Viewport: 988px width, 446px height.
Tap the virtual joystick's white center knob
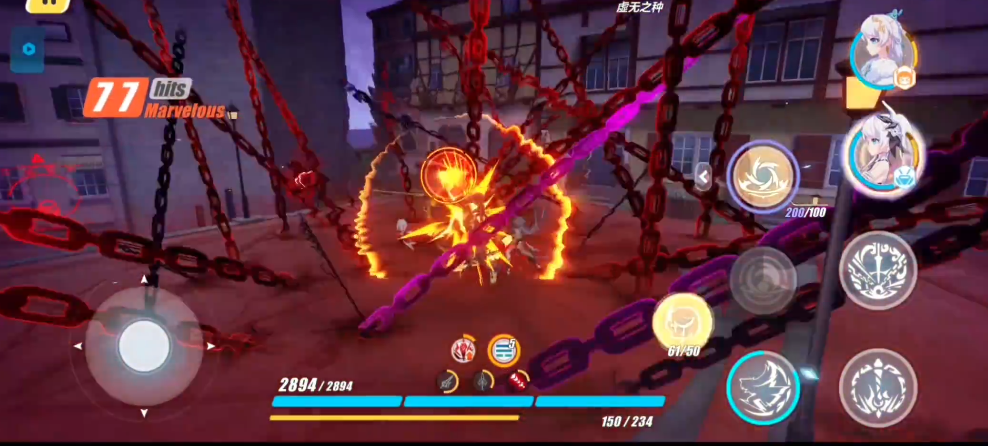(143, 347)
